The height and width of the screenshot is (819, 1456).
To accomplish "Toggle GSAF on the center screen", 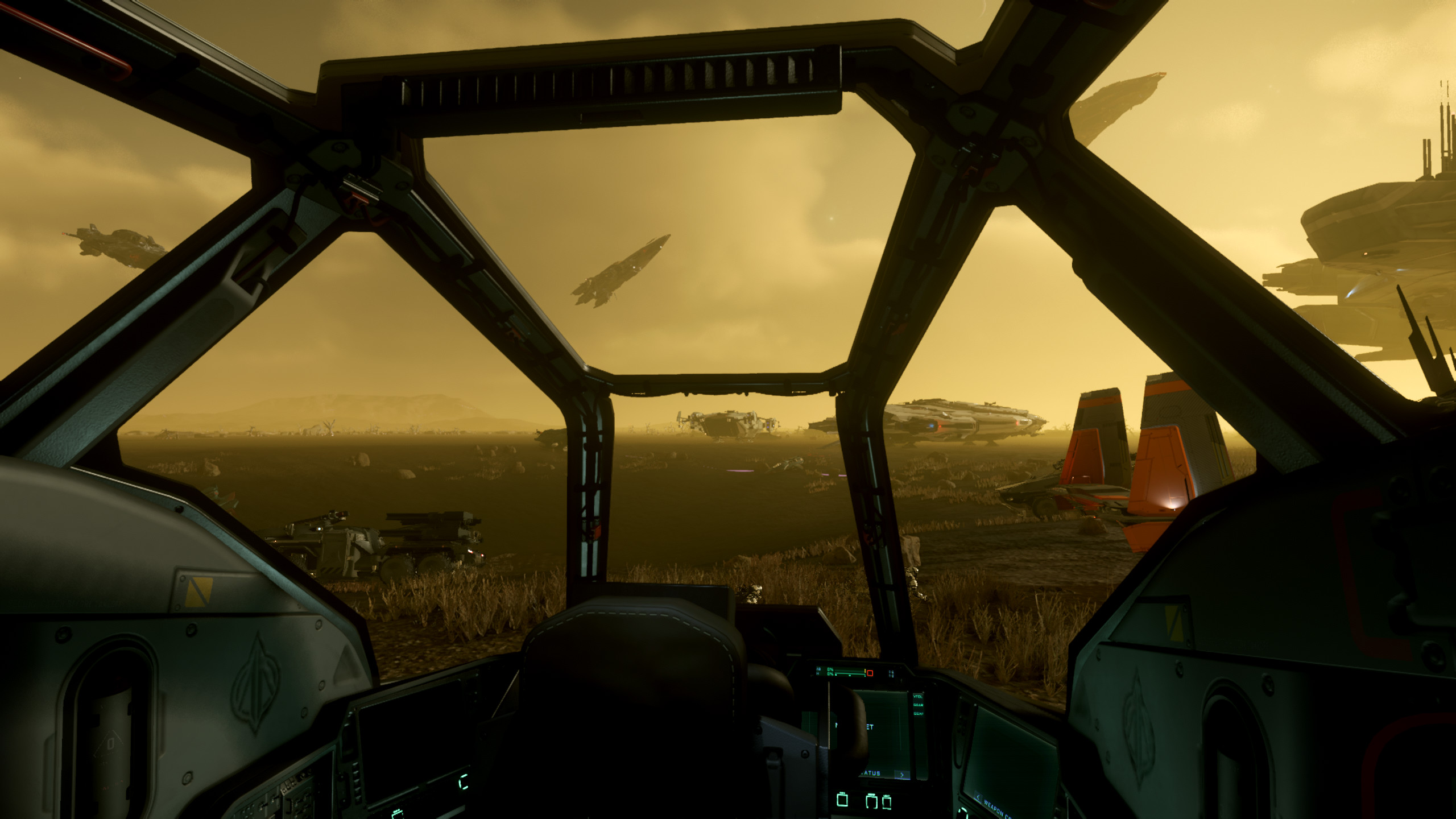I will point(918,714).
